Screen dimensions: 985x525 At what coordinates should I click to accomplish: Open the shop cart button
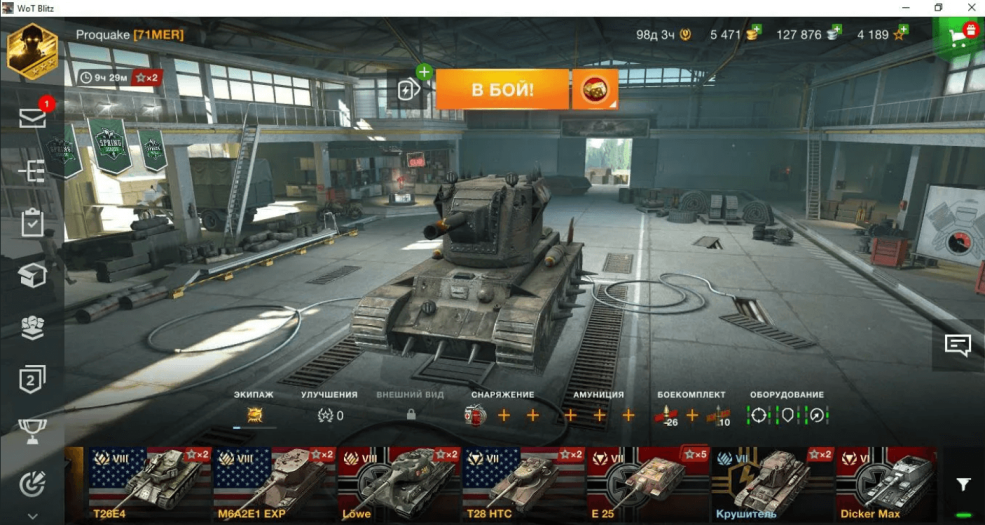(960, 38)
